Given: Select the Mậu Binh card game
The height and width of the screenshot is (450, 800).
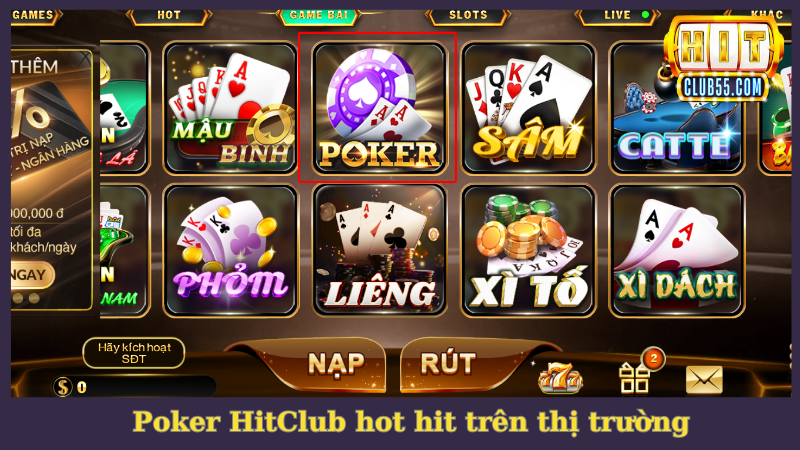Looking at the screenshot, I should 230,108.
